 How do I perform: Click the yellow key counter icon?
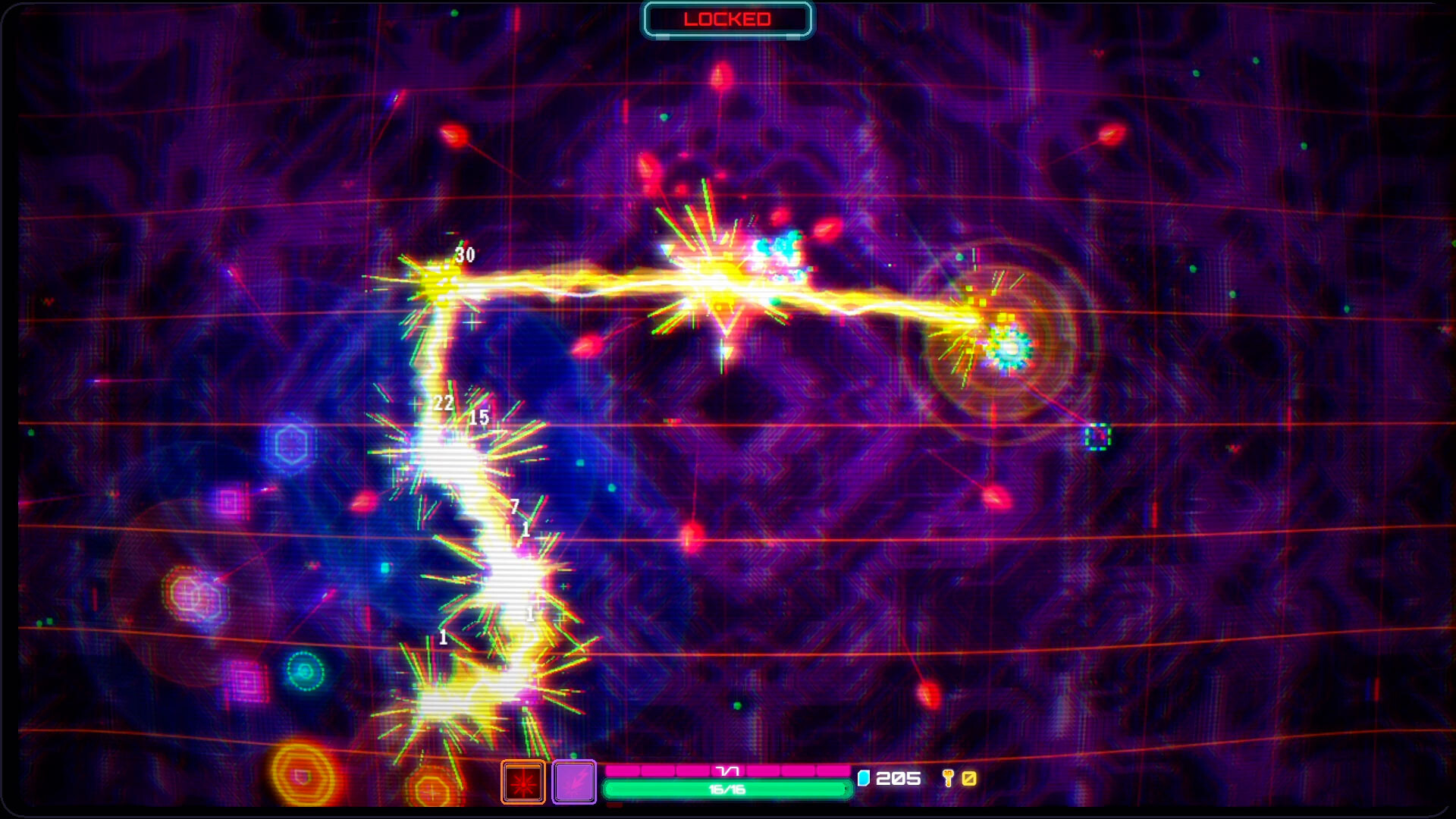tap(947, 777)
